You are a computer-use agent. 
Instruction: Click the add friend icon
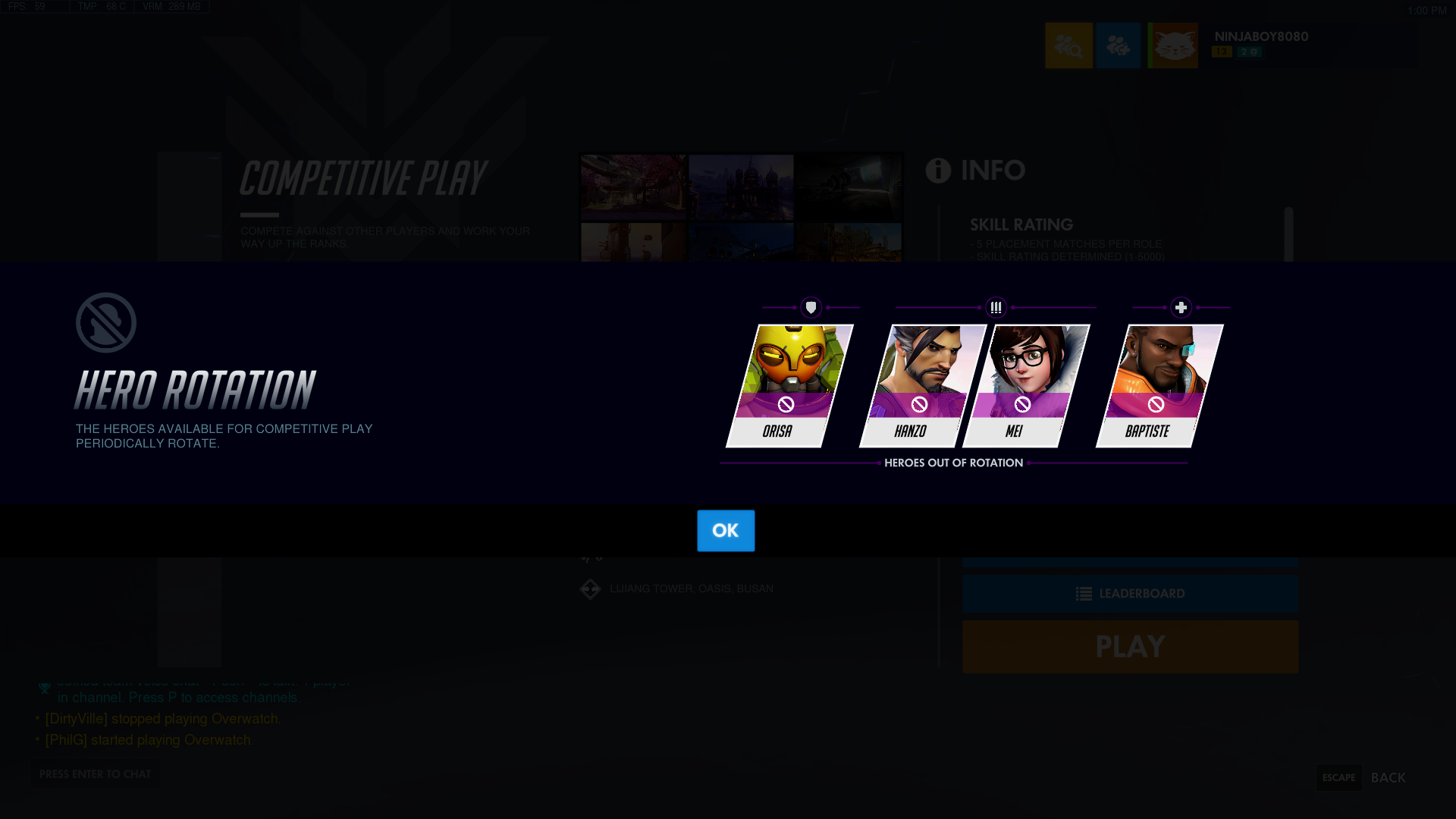[1119, 45]
